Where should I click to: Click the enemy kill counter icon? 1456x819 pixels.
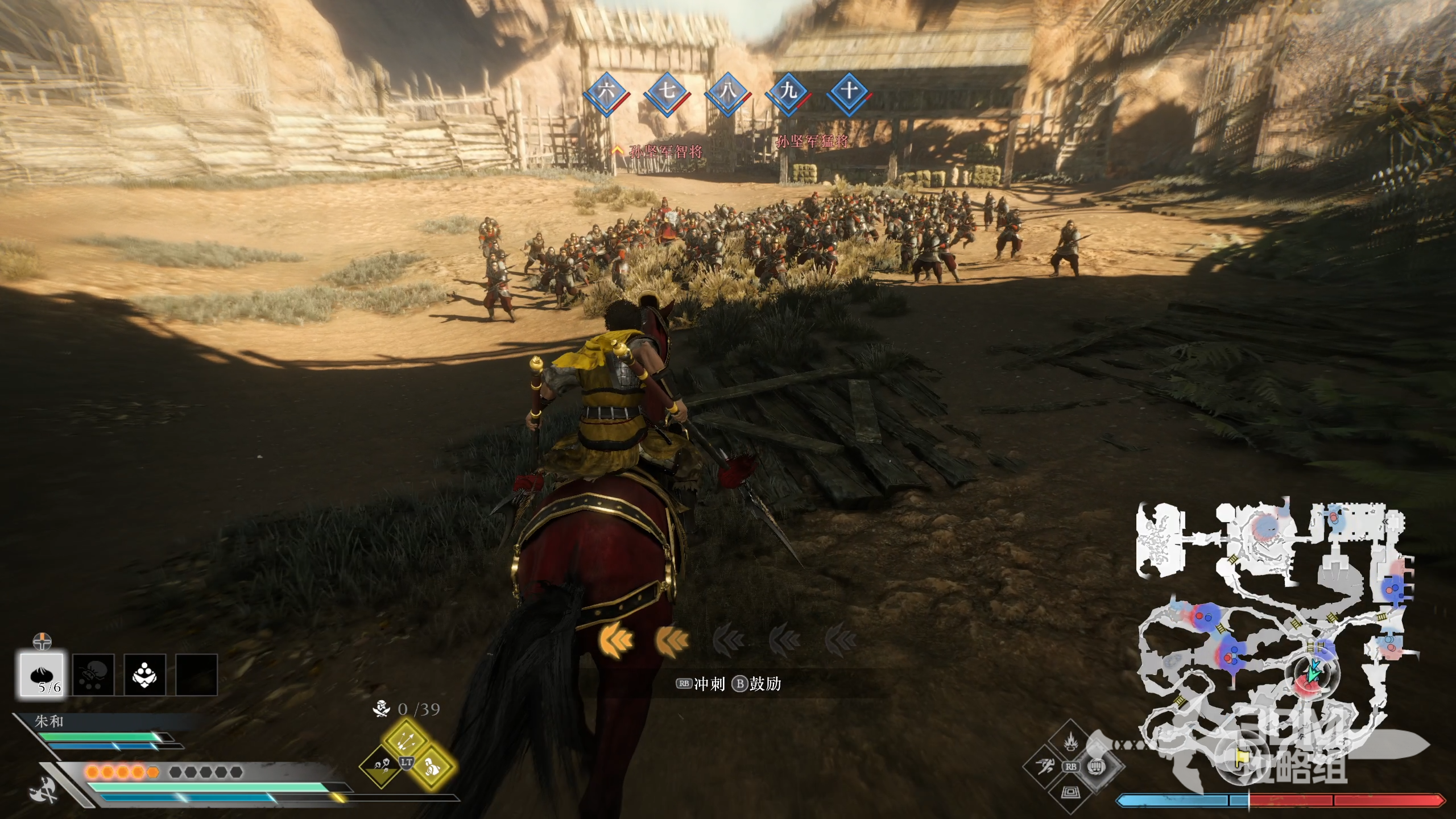[x=381, y=709]
